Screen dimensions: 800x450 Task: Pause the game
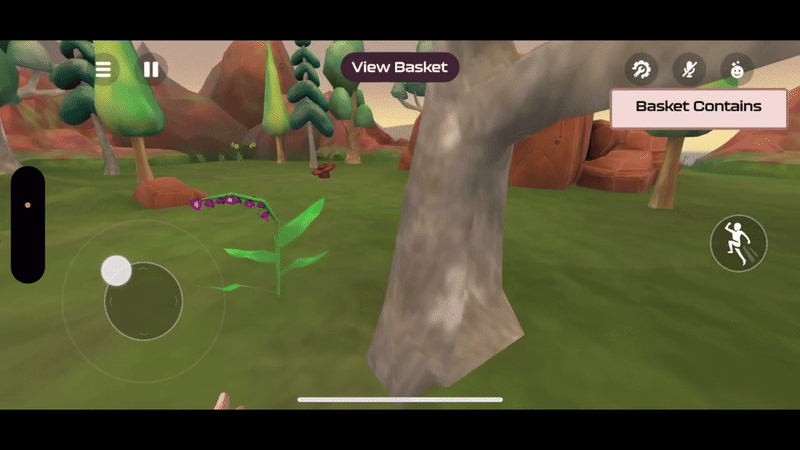click(151, 70)
